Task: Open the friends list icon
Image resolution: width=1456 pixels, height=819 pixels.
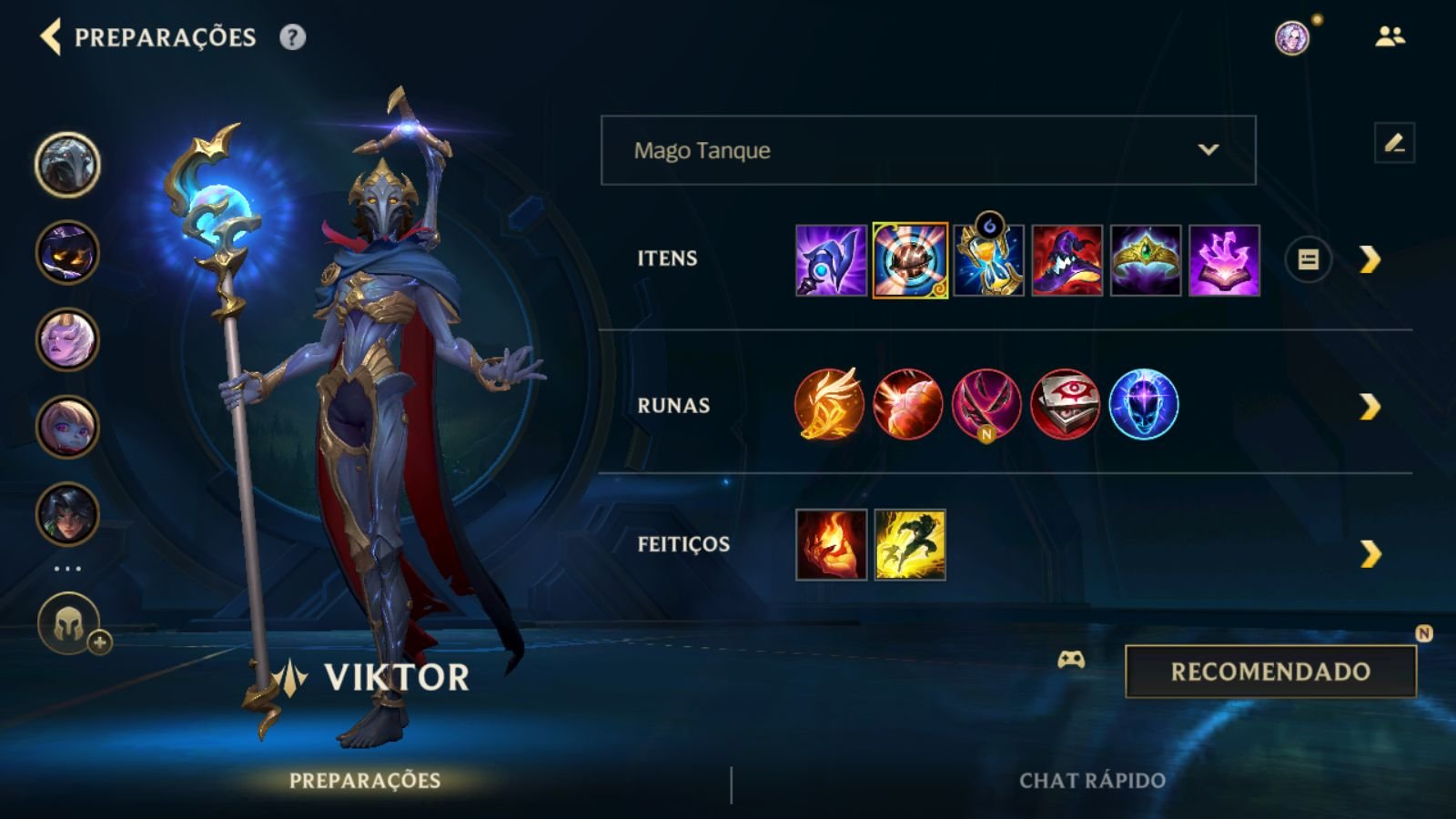Action: click(x=1387, y=36)
